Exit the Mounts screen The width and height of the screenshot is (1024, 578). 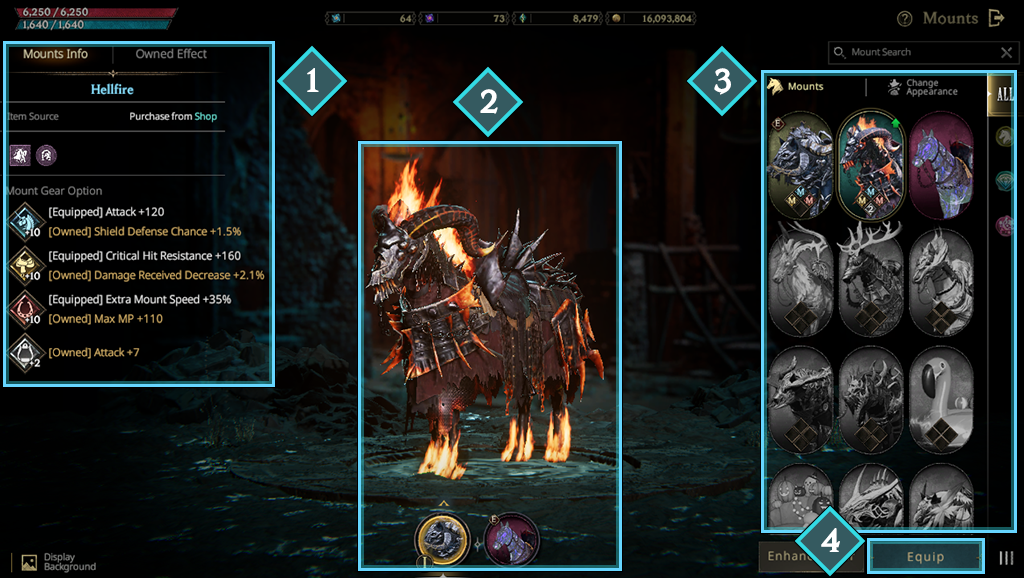996,18
